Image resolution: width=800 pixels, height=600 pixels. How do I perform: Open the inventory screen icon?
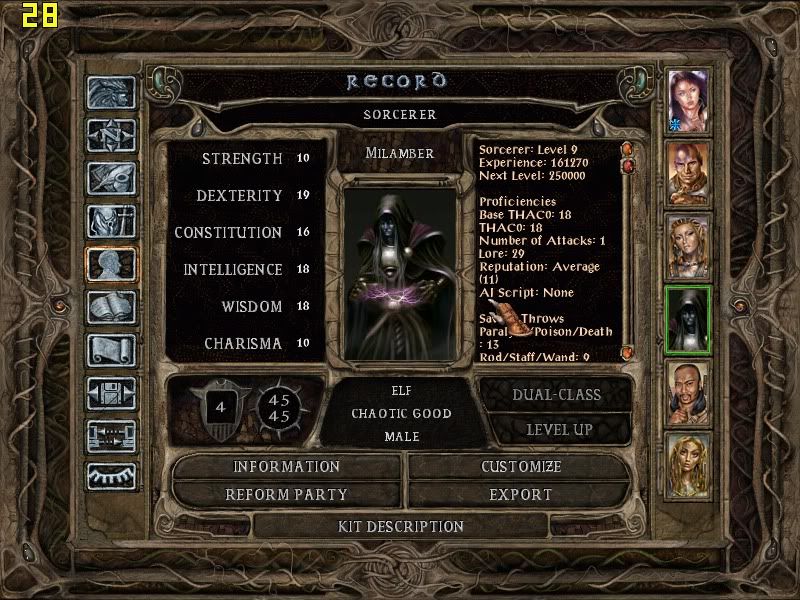tap(111, 221)
